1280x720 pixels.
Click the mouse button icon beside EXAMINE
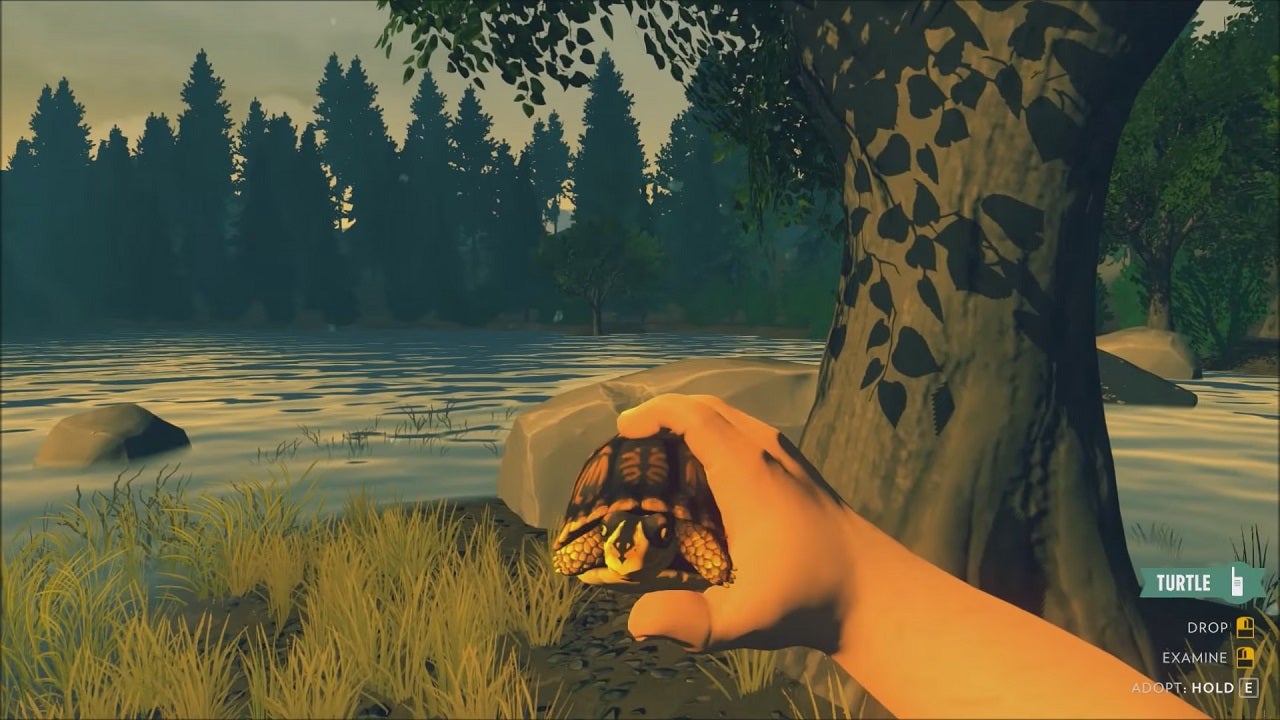[1244, 656]
